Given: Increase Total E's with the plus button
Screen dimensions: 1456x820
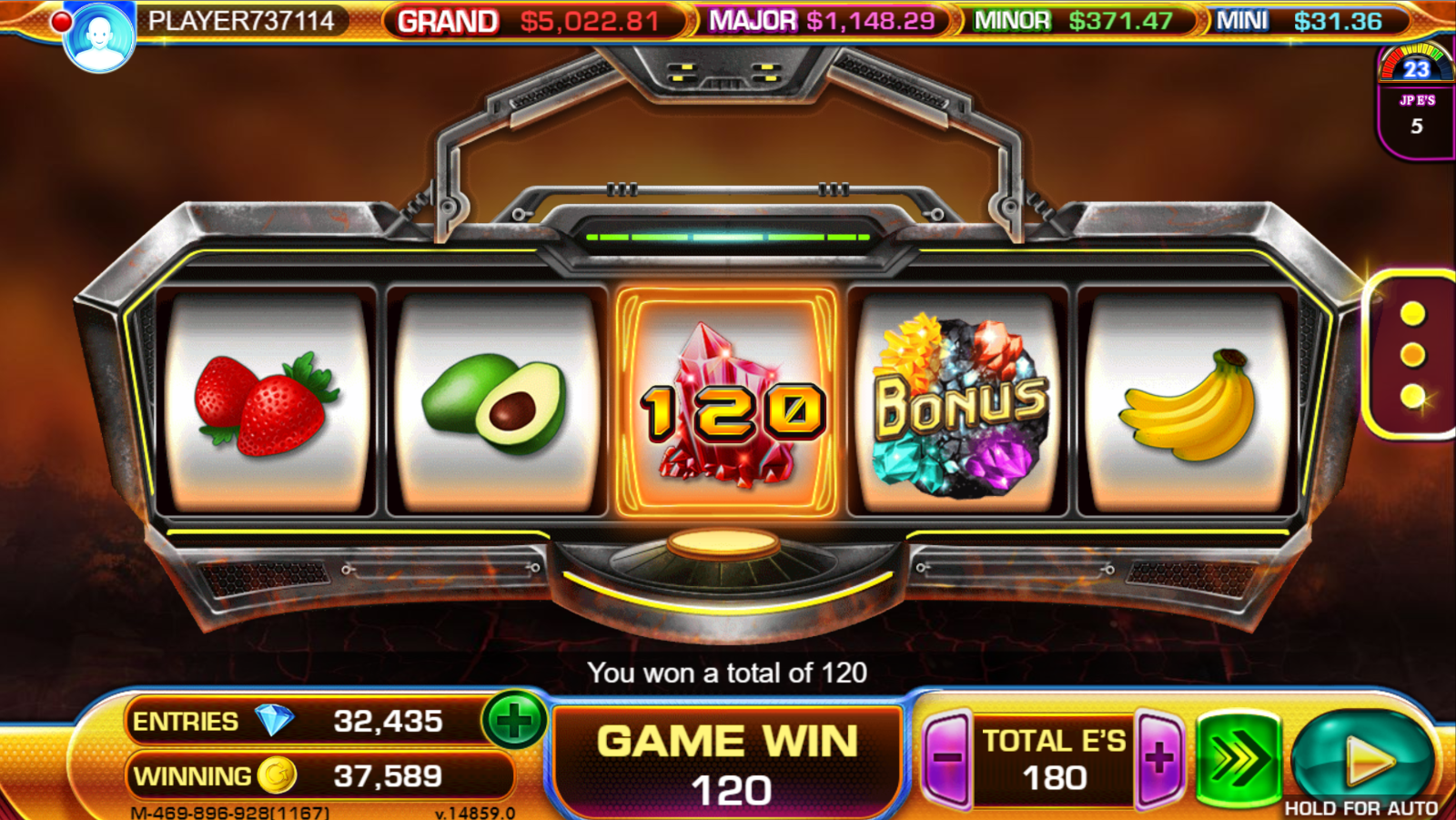Looking at the screenshot, I should tap(1159, 758).
